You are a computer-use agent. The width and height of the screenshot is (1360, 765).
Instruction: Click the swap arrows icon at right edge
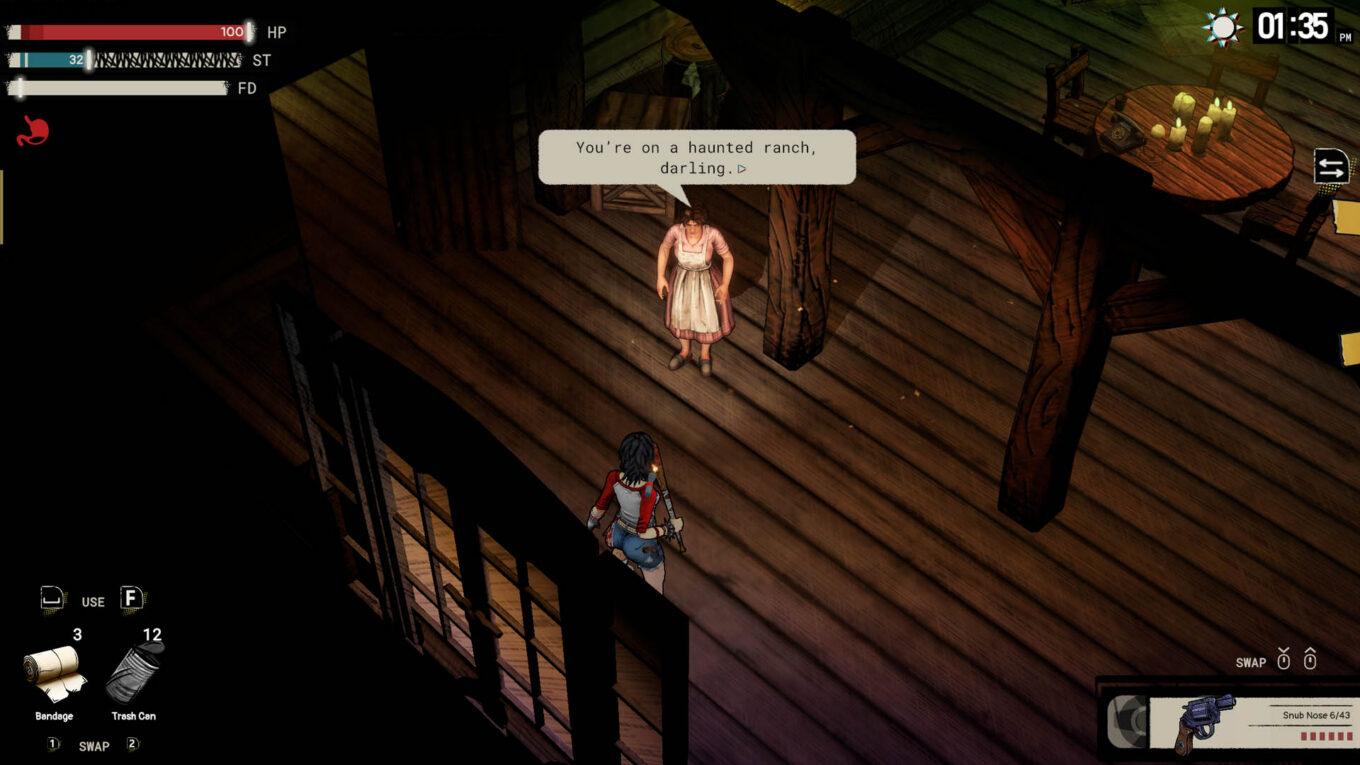1331,167
